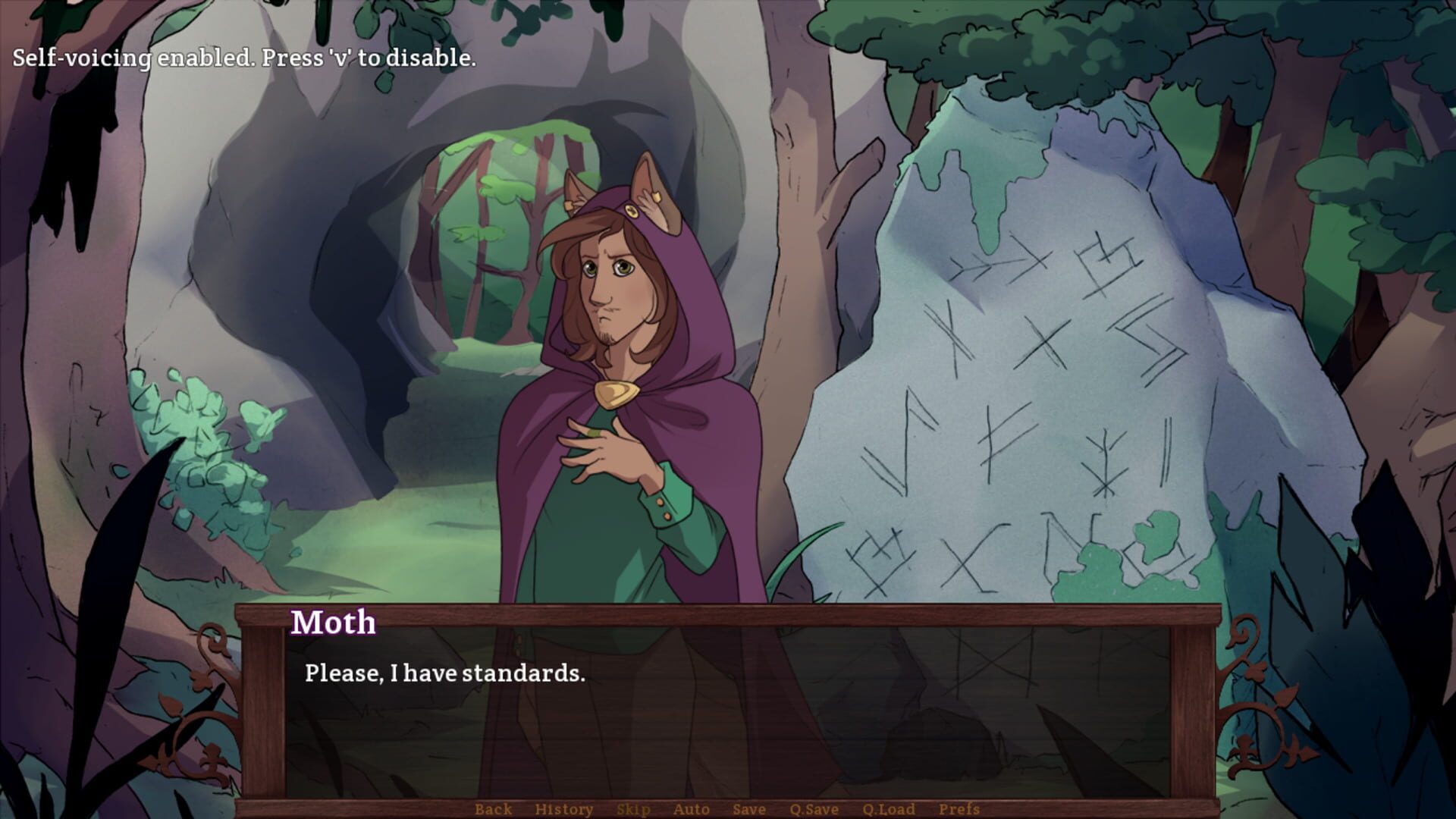Enable Skip mode to fast-forward text
This screenshot has width=1456, height=819.
(x=635, y=808)
